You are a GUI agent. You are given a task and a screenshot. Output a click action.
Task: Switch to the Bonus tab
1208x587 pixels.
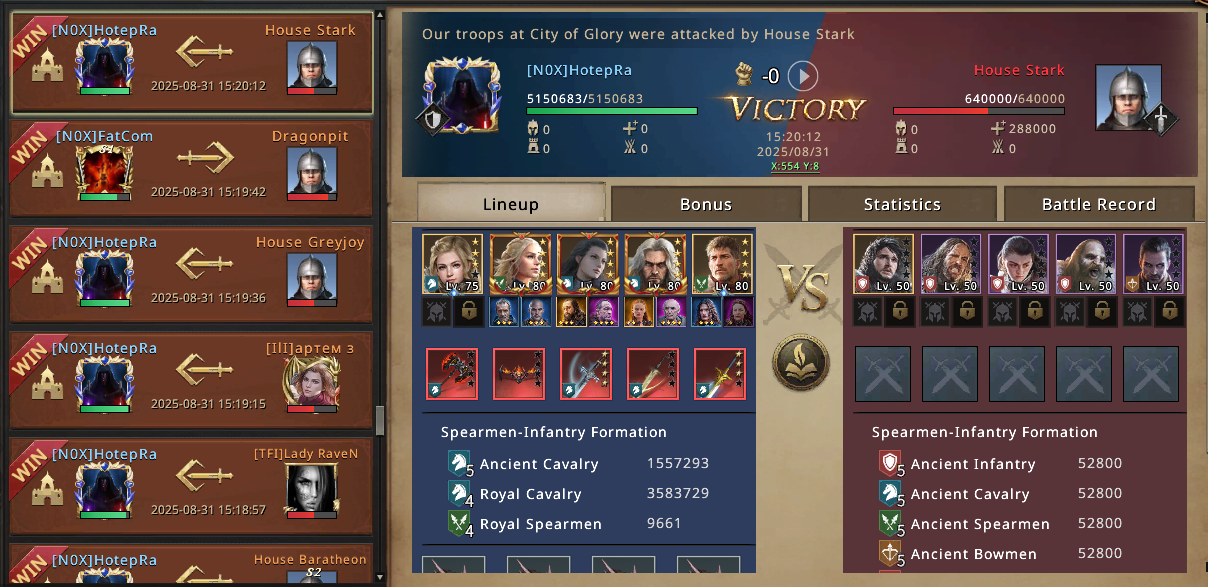coord(705,204)
